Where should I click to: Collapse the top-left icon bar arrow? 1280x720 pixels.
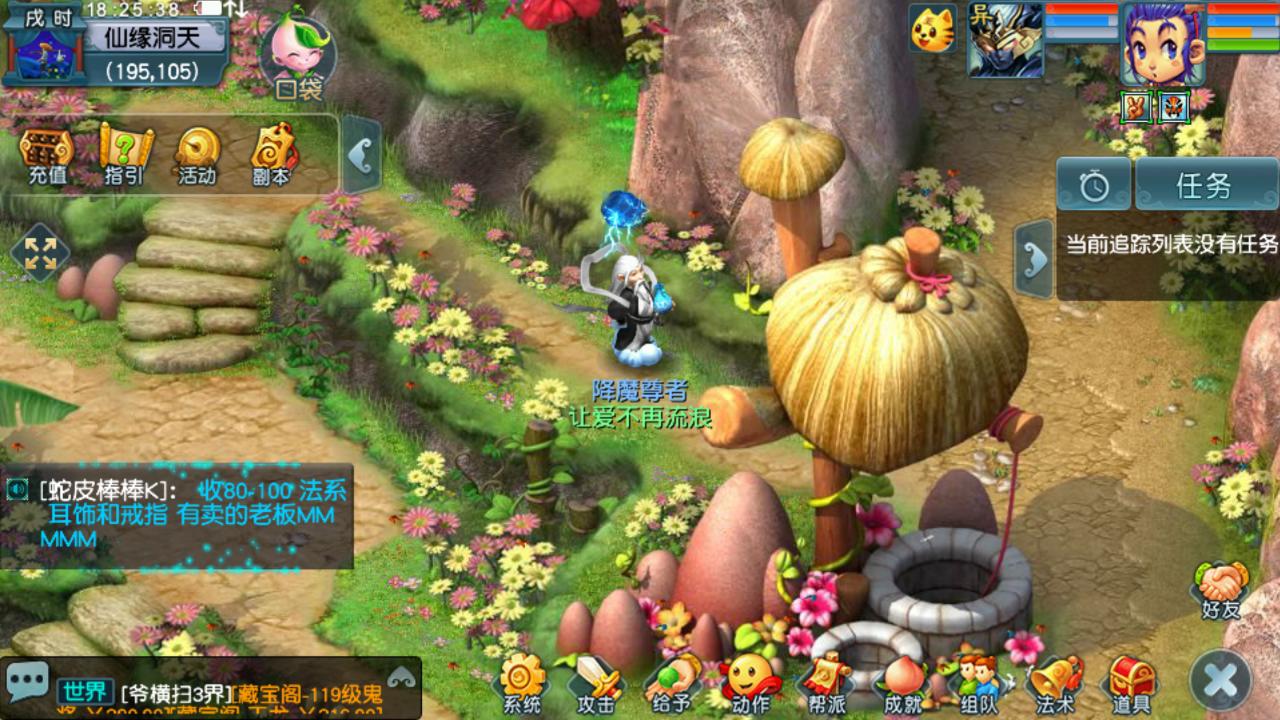[360, 155]
